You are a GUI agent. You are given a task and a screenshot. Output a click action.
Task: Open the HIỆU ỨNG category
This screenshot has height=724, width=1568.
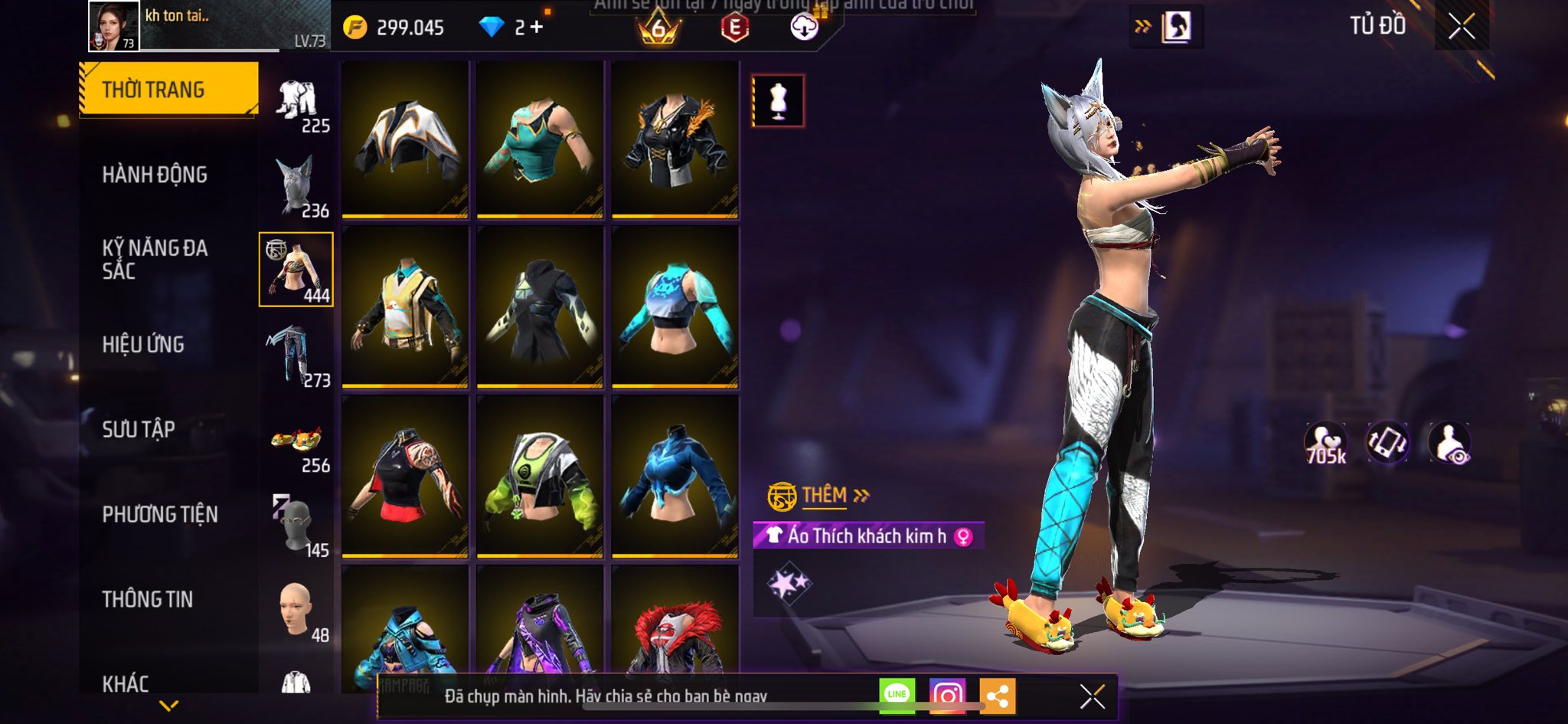coord(143,345)
